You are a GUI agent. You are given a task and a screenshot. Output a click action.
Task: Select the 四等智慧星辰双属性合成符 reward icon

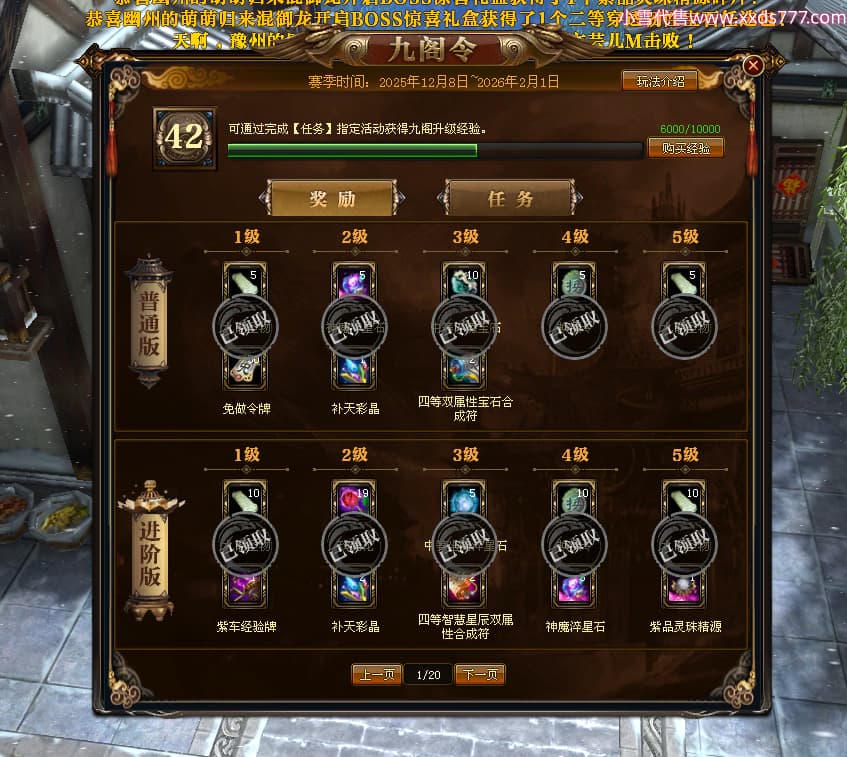point(464,587)
